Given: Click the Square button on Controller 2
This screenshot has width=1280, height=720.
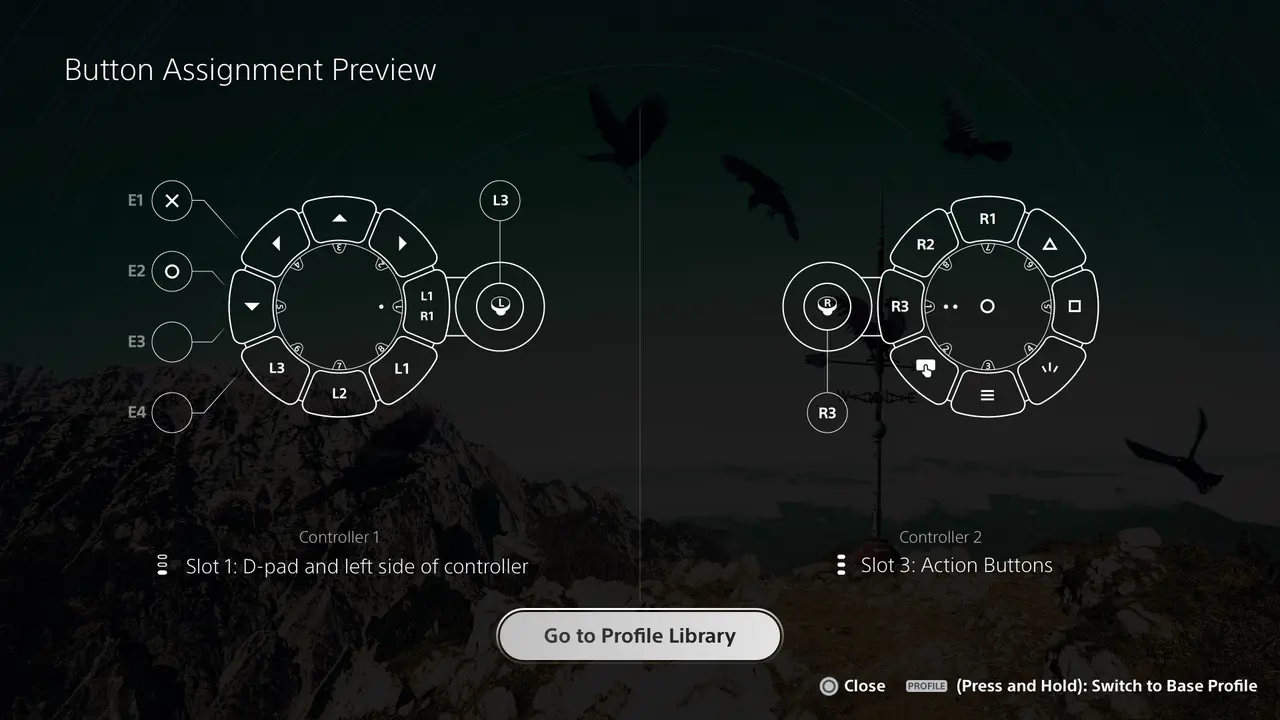Looking at the screenshot, I should (x=1073, y=307).
